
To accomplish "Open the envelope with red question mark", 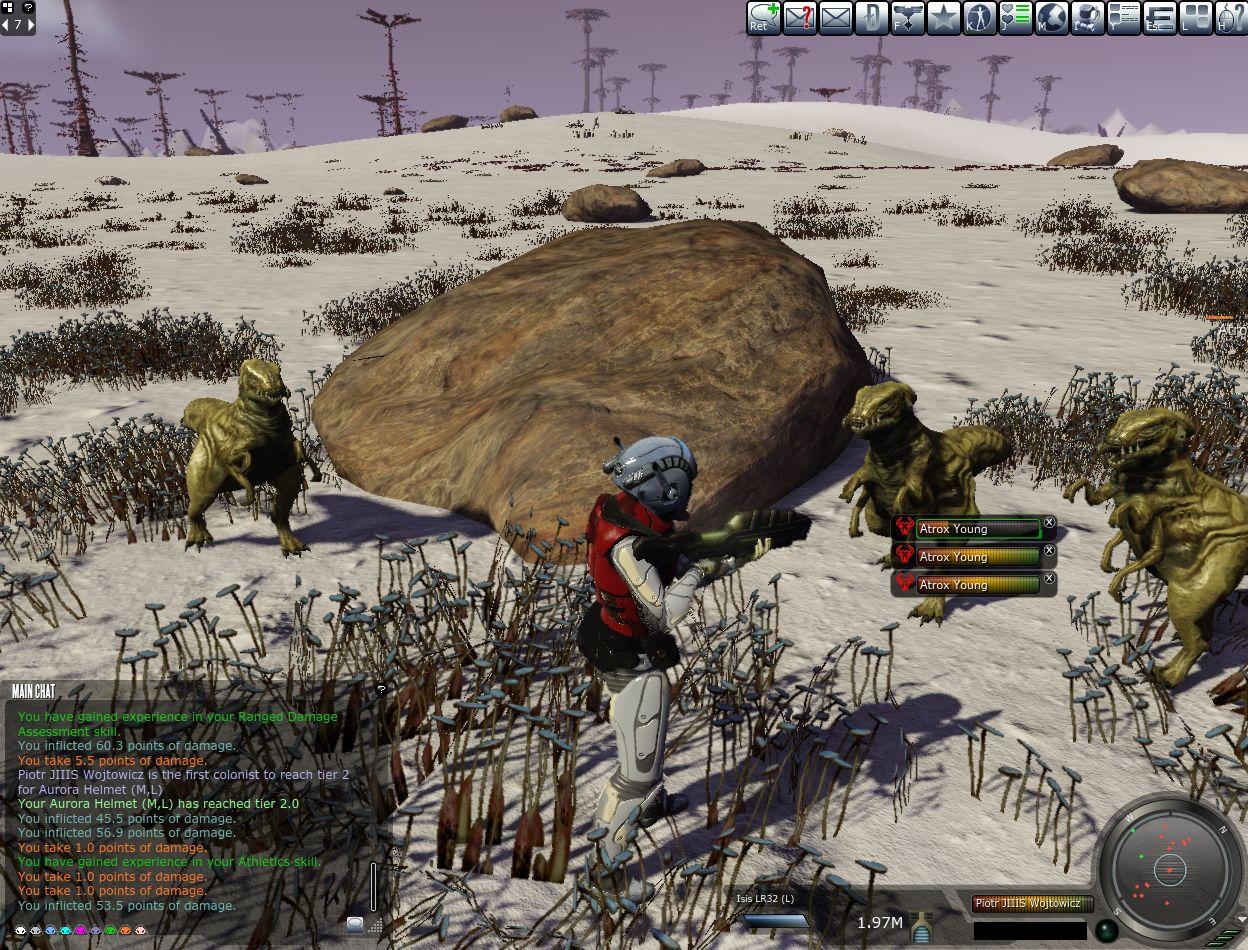I will pos(799,17).
